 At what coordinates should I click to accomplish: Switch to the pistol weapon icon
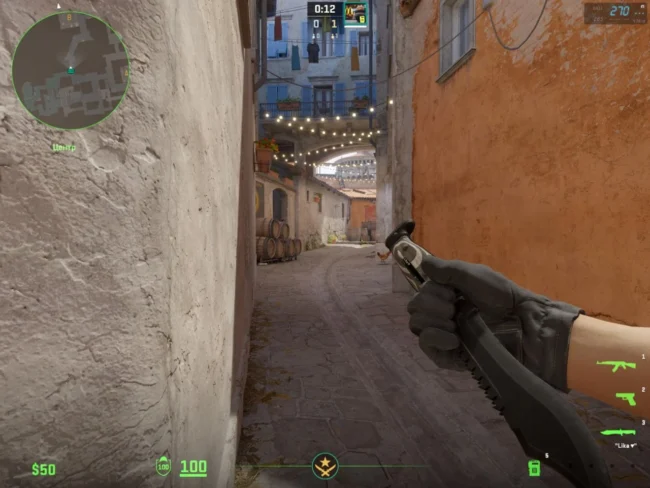tap(625, 398)
